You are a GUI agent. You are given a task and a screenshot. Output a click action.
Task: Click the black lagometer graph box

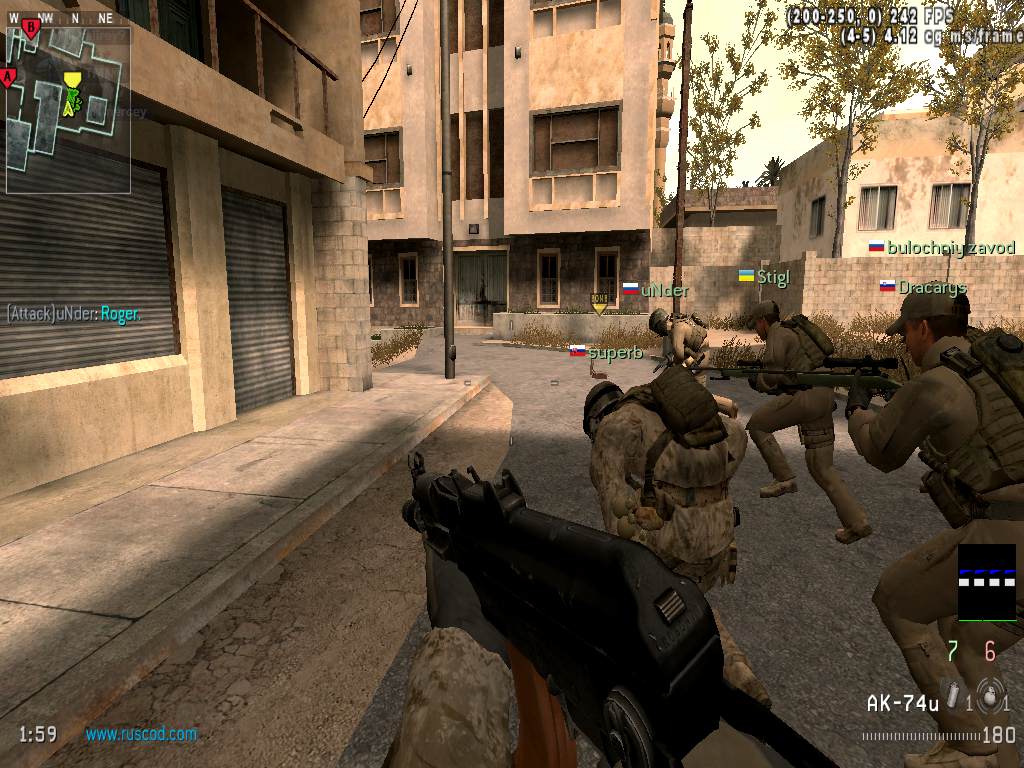(x=986, y=583)
